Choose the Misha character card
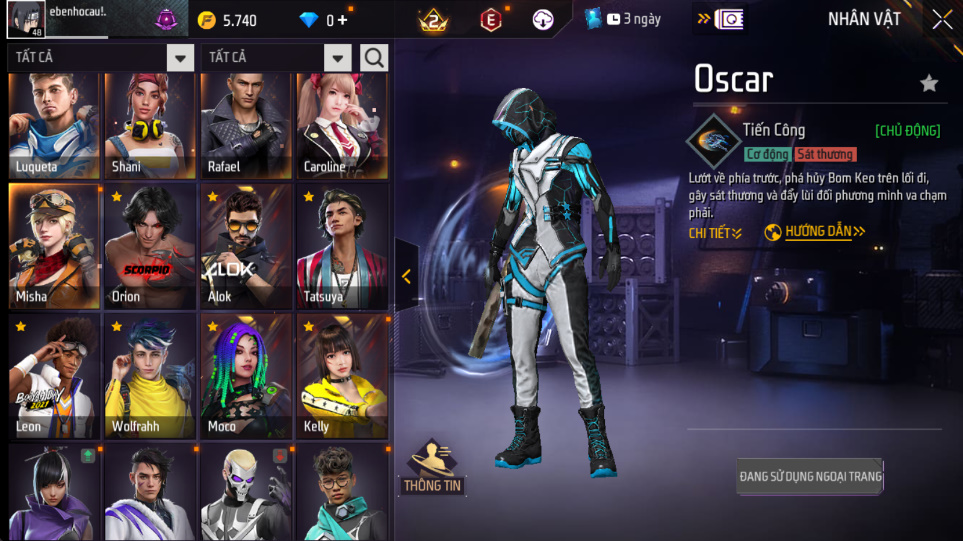963x541 pixels. (54, 246)
